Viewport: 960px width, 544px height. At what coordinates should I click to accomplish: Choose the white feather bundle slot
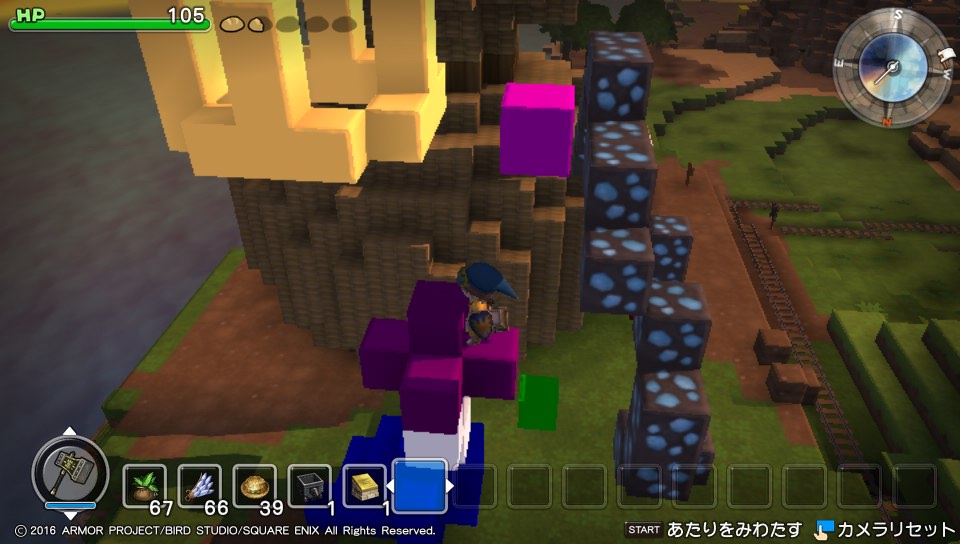(200, 486)
